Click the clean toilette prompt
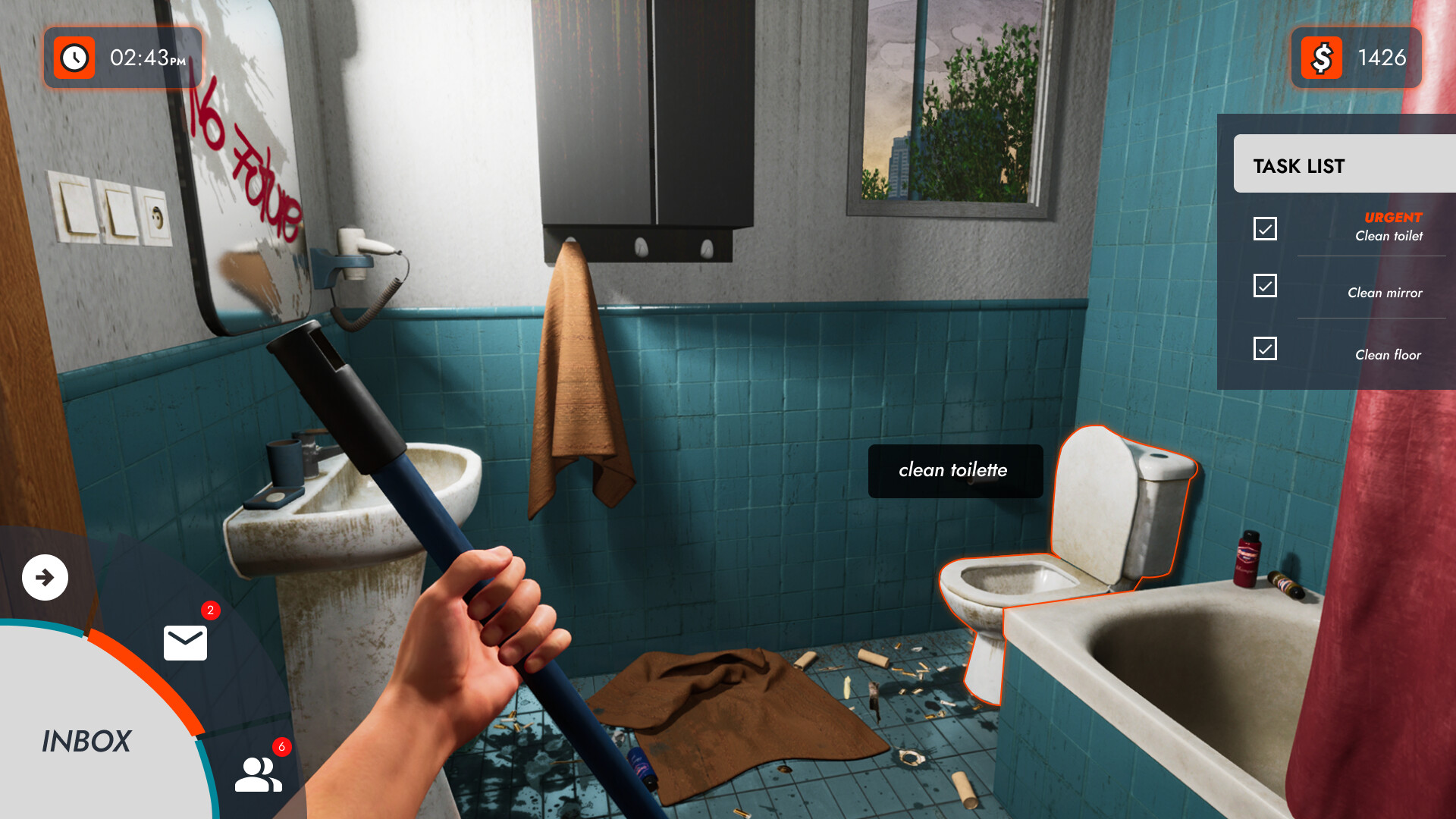Image resolution: width=1456 pixels, height=819 pixels. tap(953, 471)
